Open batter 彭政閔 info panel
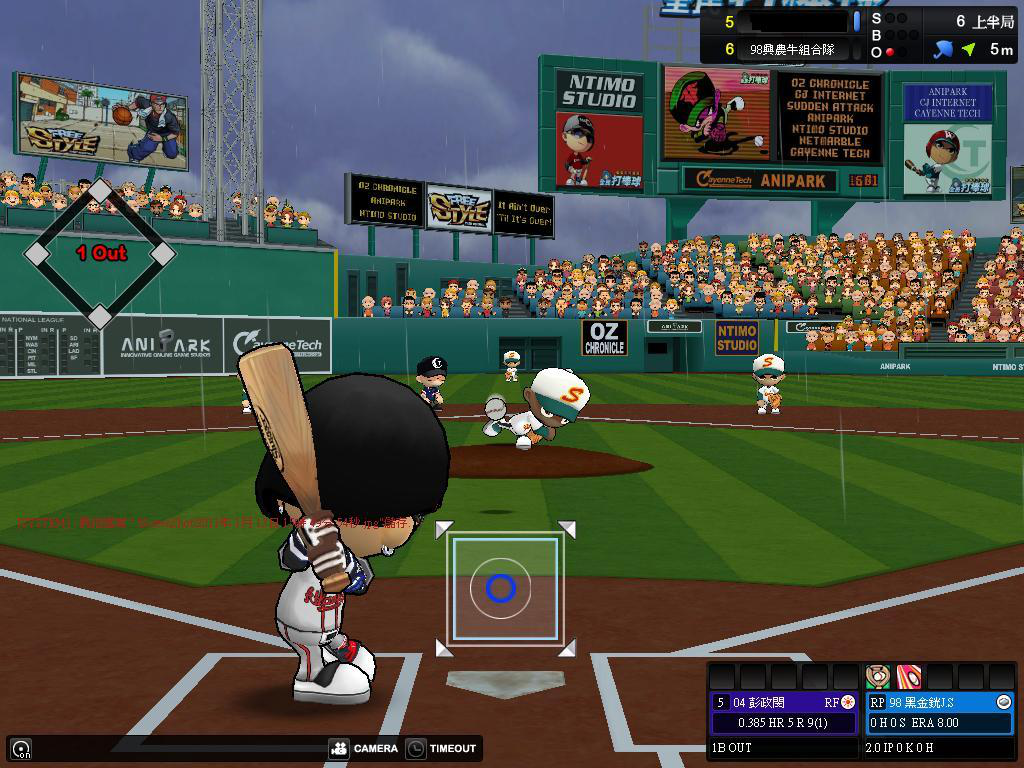 click(784, 703)
